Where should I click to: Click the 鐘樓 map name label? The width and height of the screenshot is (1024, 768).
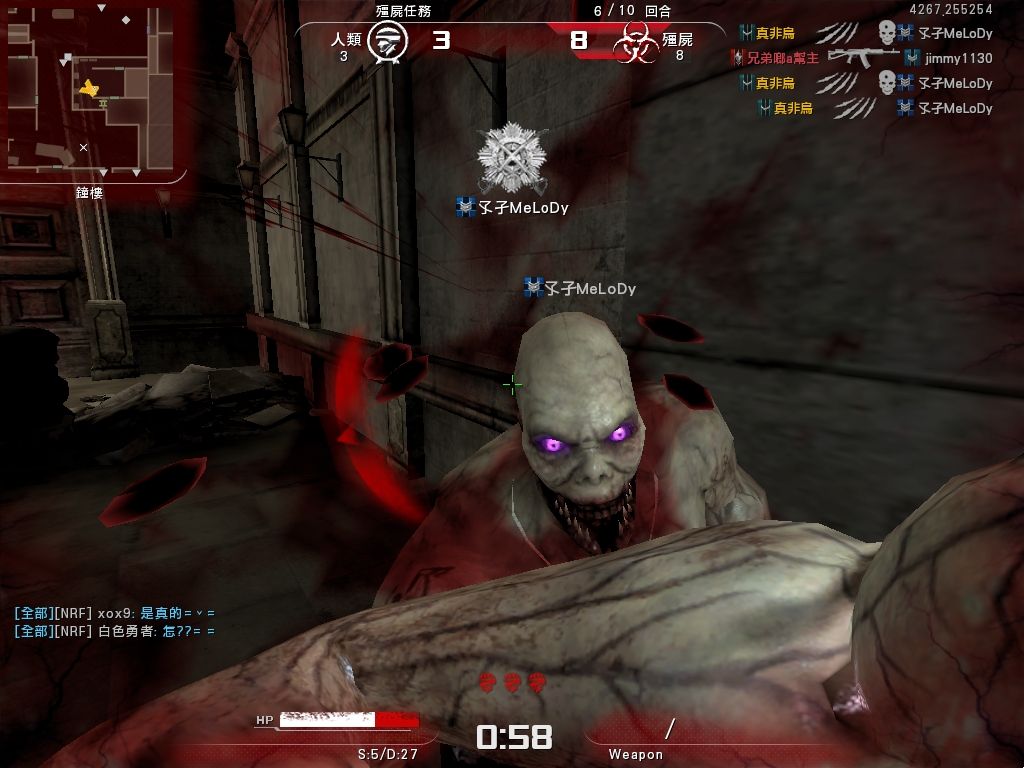pos(90,192)
